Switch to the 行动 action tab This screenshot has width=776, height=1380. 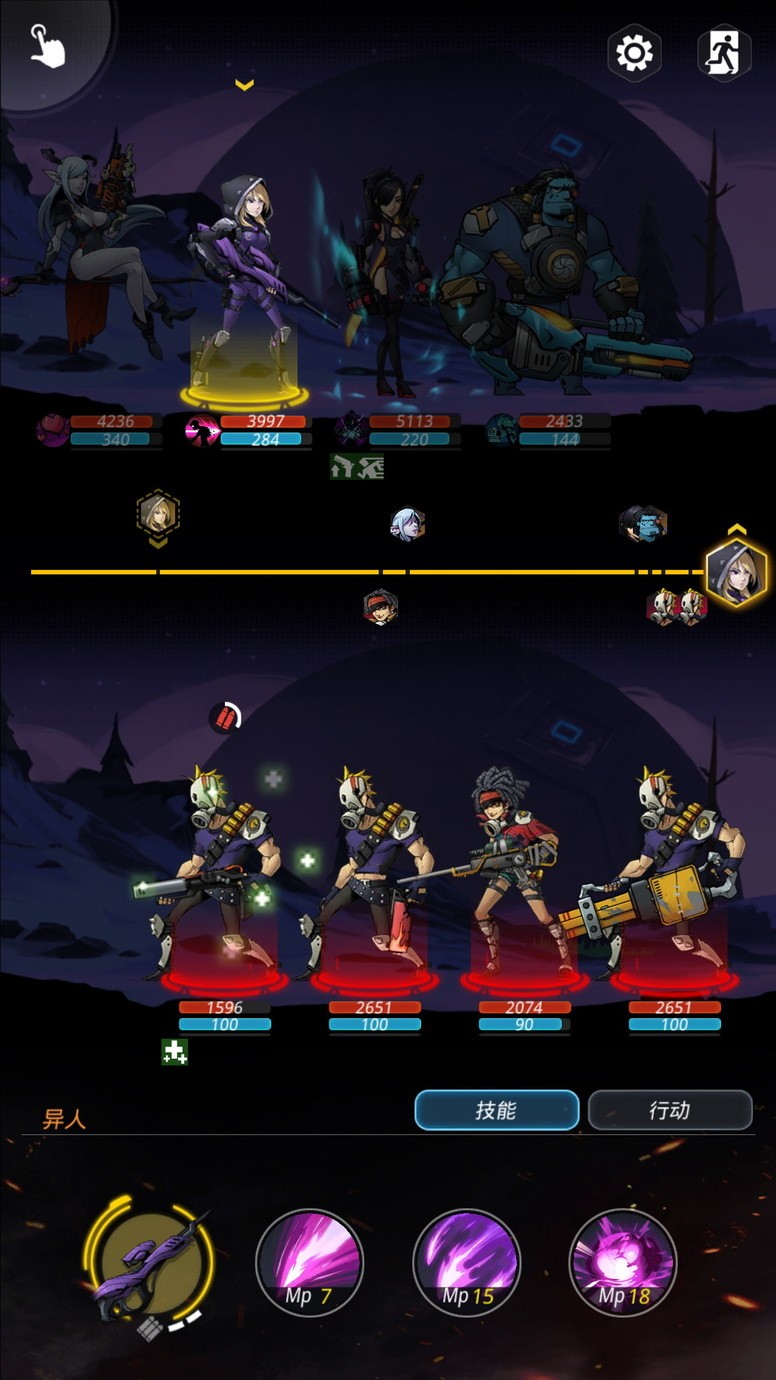[669, 1110]
